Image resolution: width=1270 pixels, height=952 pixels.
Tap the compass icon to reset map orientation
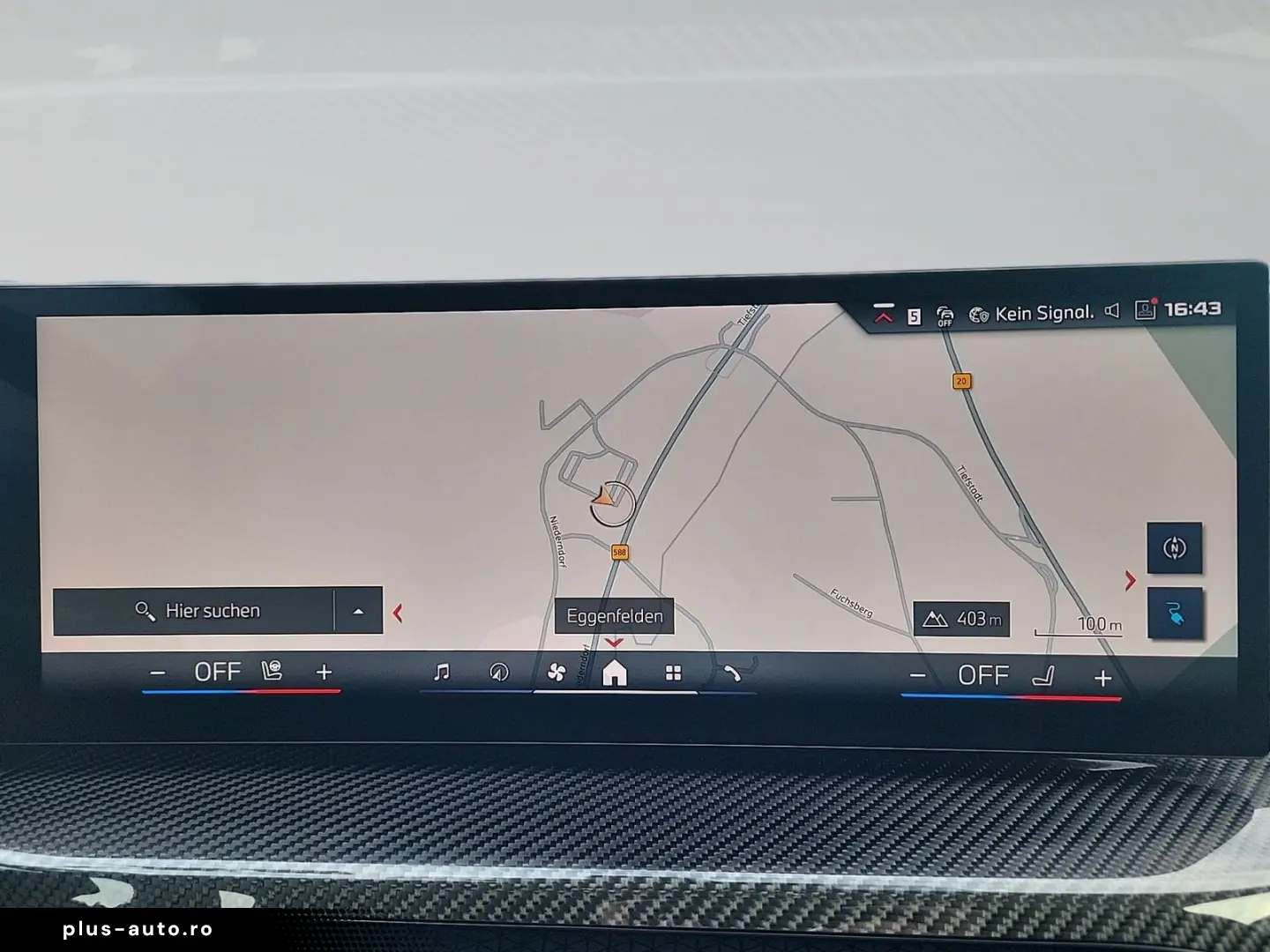(1175, 547)
